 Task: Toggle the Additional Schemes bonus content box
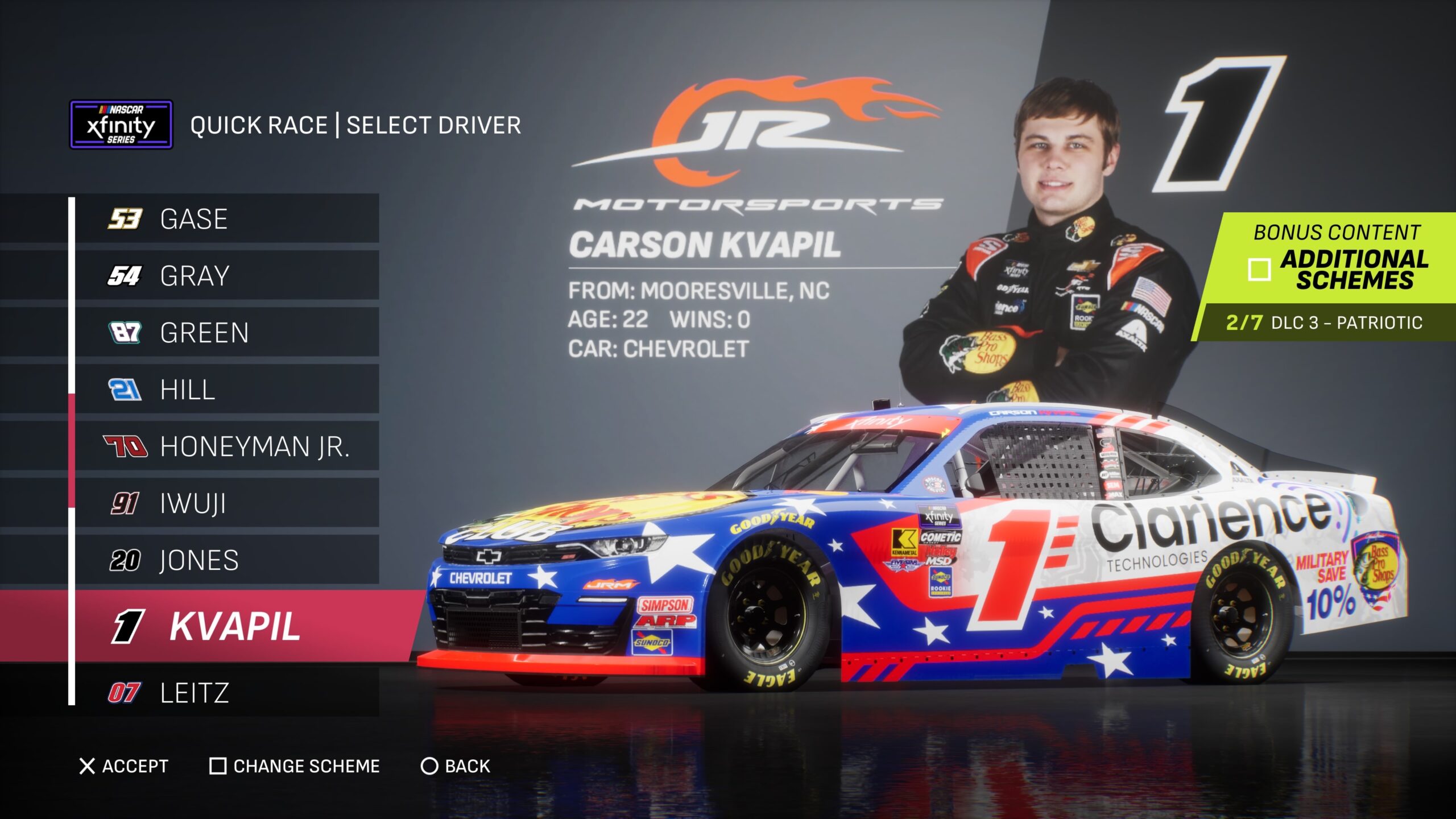pos(1259,270)
